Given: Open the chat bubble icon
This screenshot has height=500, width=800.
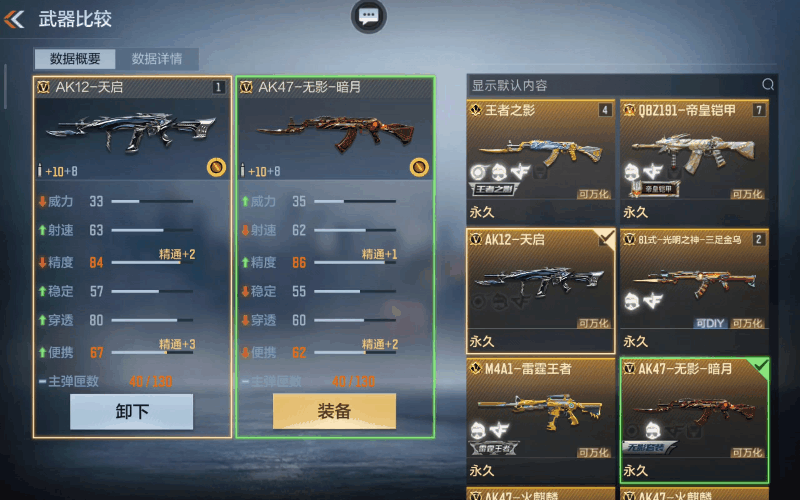Looking at the screenshot, I should 369,16.
